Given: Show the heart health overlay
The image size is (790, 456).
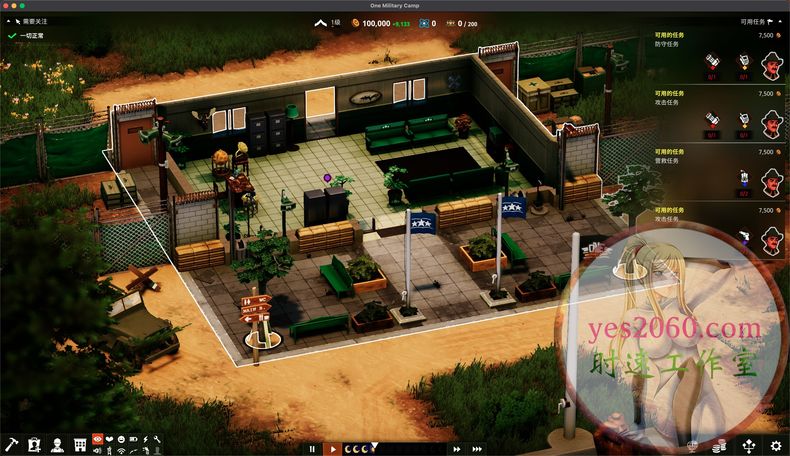Looking at the screenshot, I should (x=109, y=438).
